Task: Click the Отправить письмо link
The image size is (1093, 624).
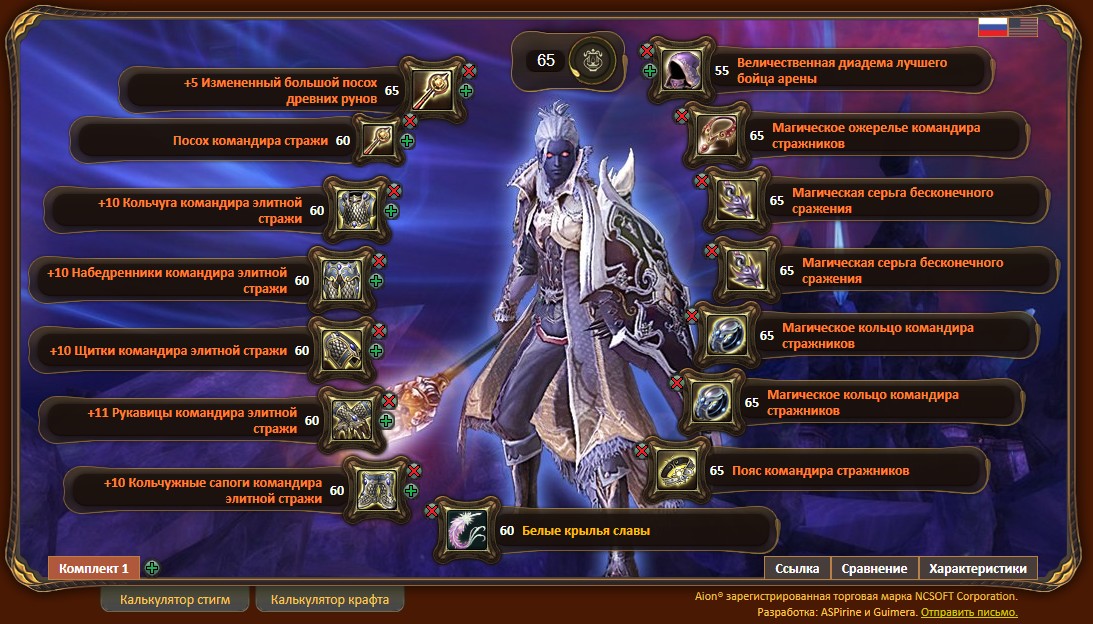Action: [969, 612]
